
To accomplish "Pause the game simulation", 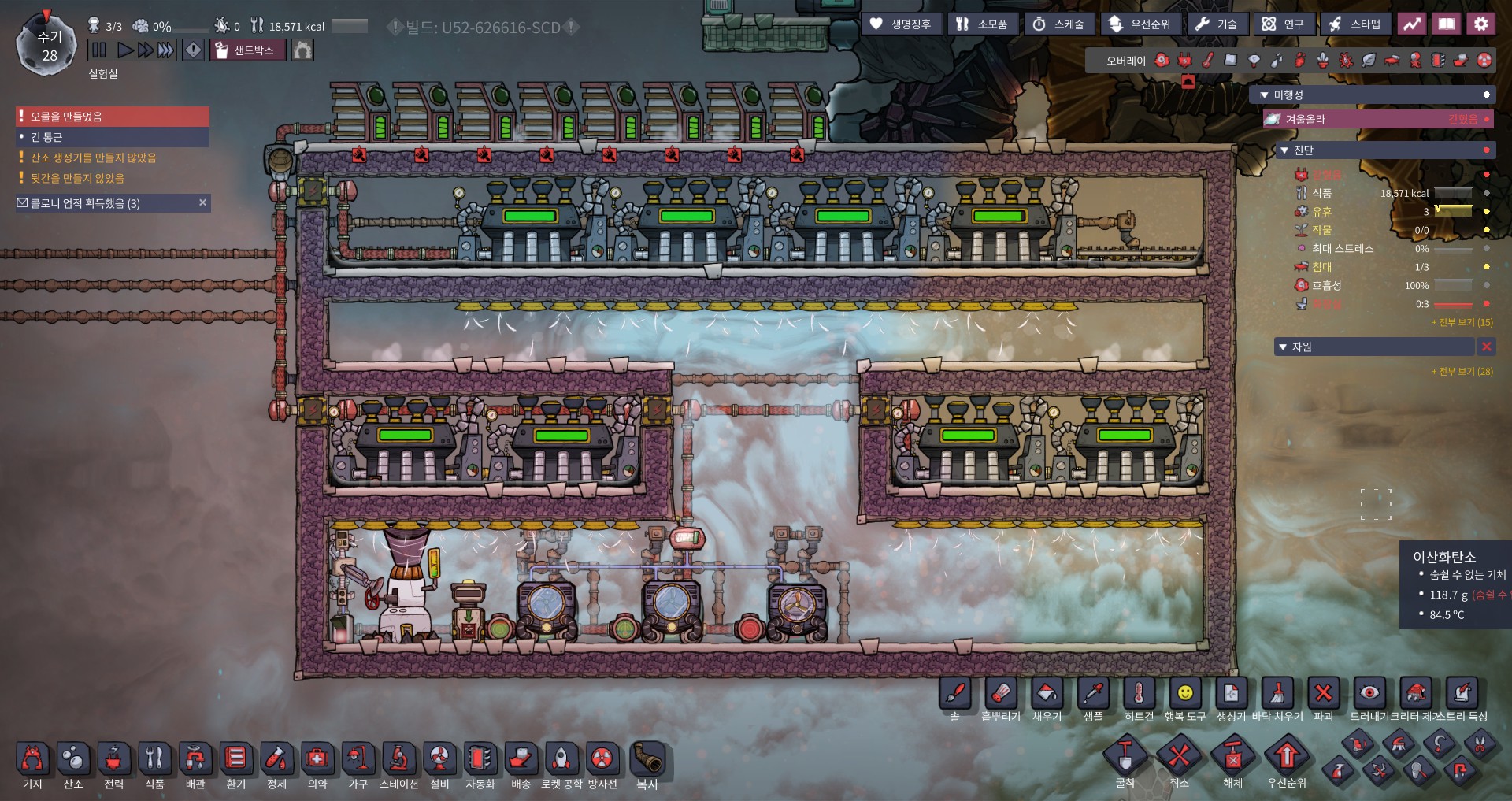I will [x=99, y=50].
